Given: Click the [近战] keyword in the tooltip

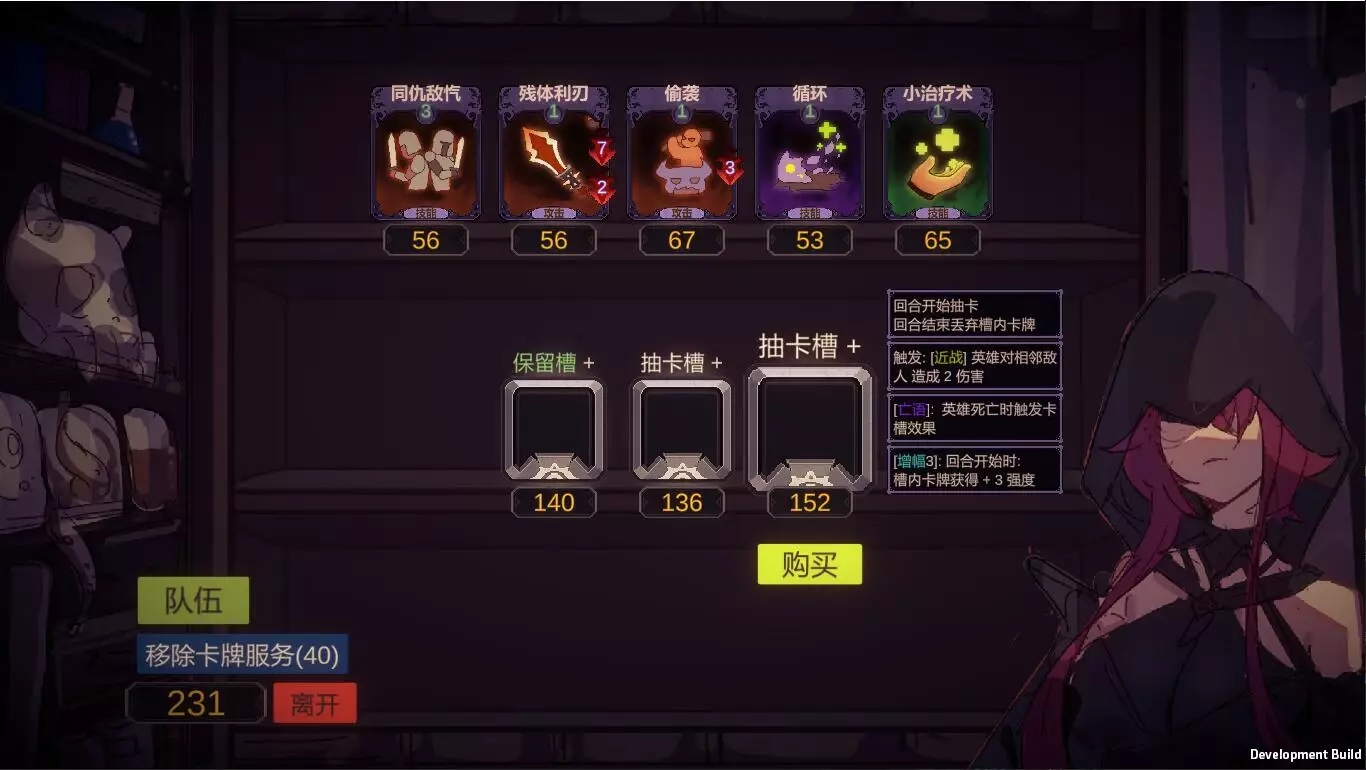Looking at the screenshot, I should pyautogui.click(x=947, y=355).
